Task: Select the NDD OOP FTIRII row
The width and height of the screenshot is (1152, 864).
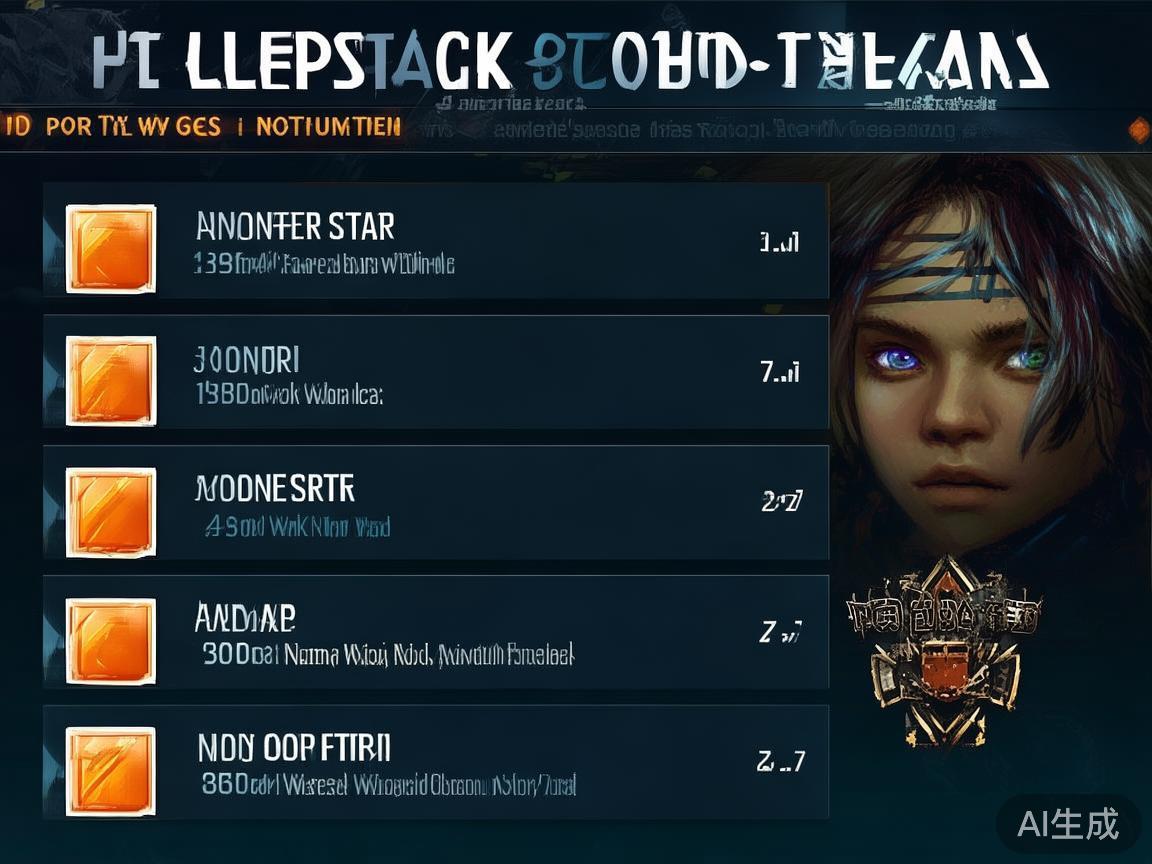Action: pos(436,762)
